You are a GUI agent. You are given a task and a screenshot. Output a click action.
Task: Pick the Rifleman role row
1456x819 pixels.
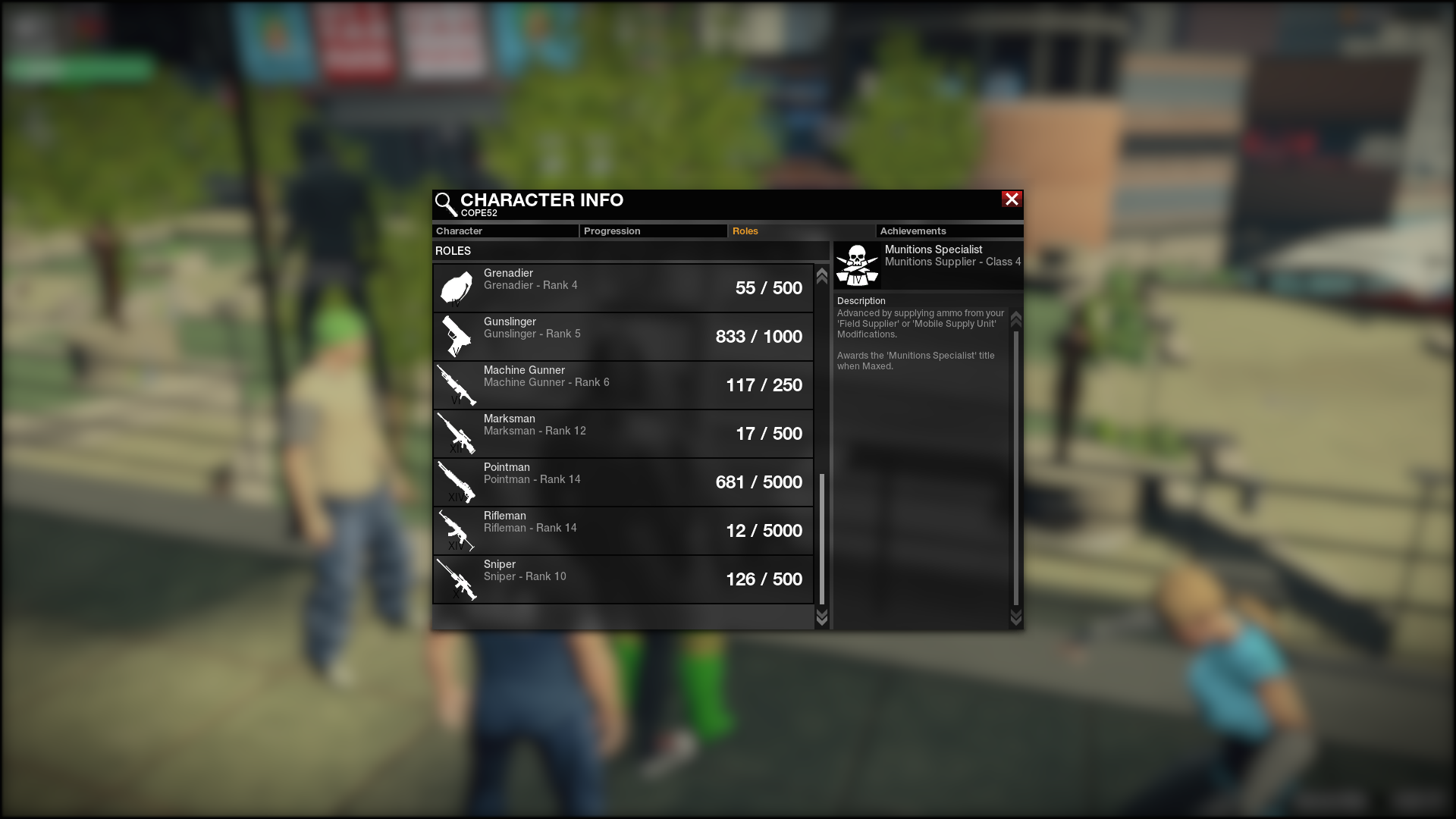click(623, 531)
